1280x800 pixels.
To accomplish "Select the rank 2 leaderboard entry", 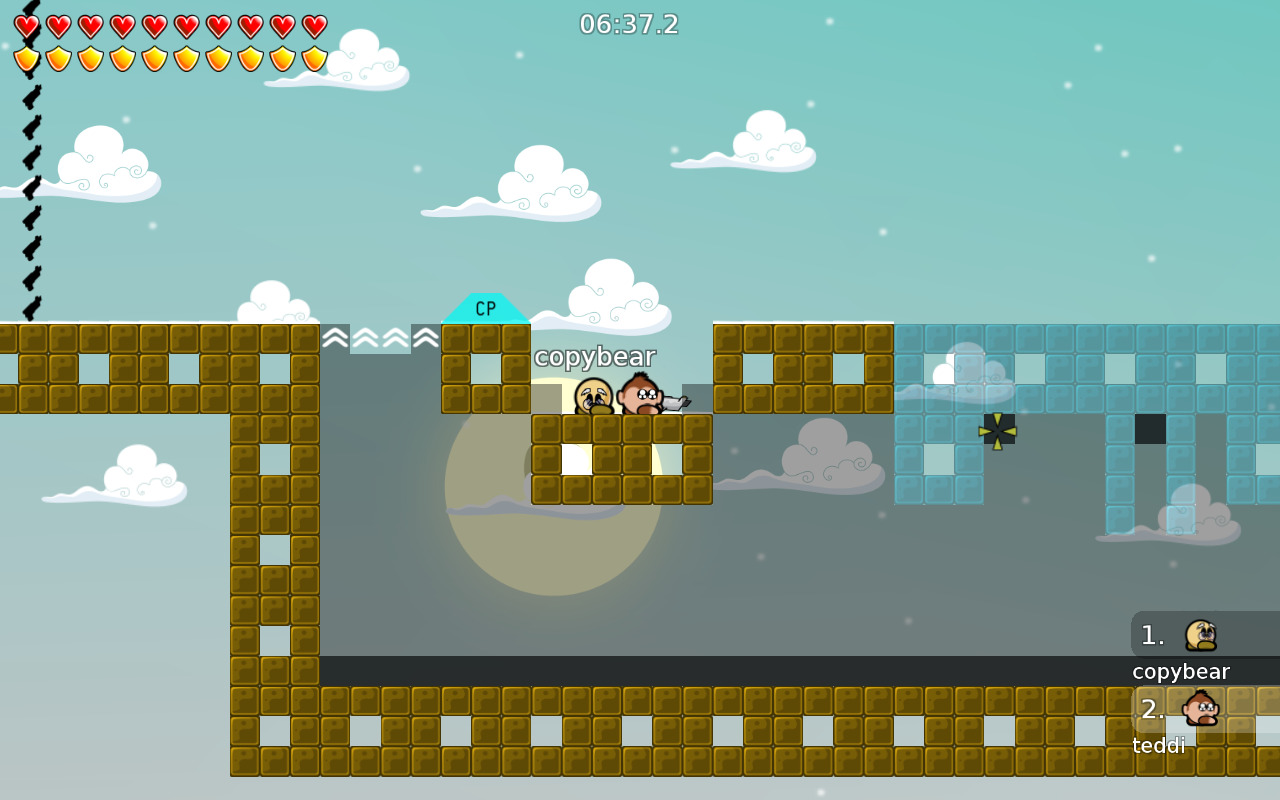I will [x=1180, y=709].
